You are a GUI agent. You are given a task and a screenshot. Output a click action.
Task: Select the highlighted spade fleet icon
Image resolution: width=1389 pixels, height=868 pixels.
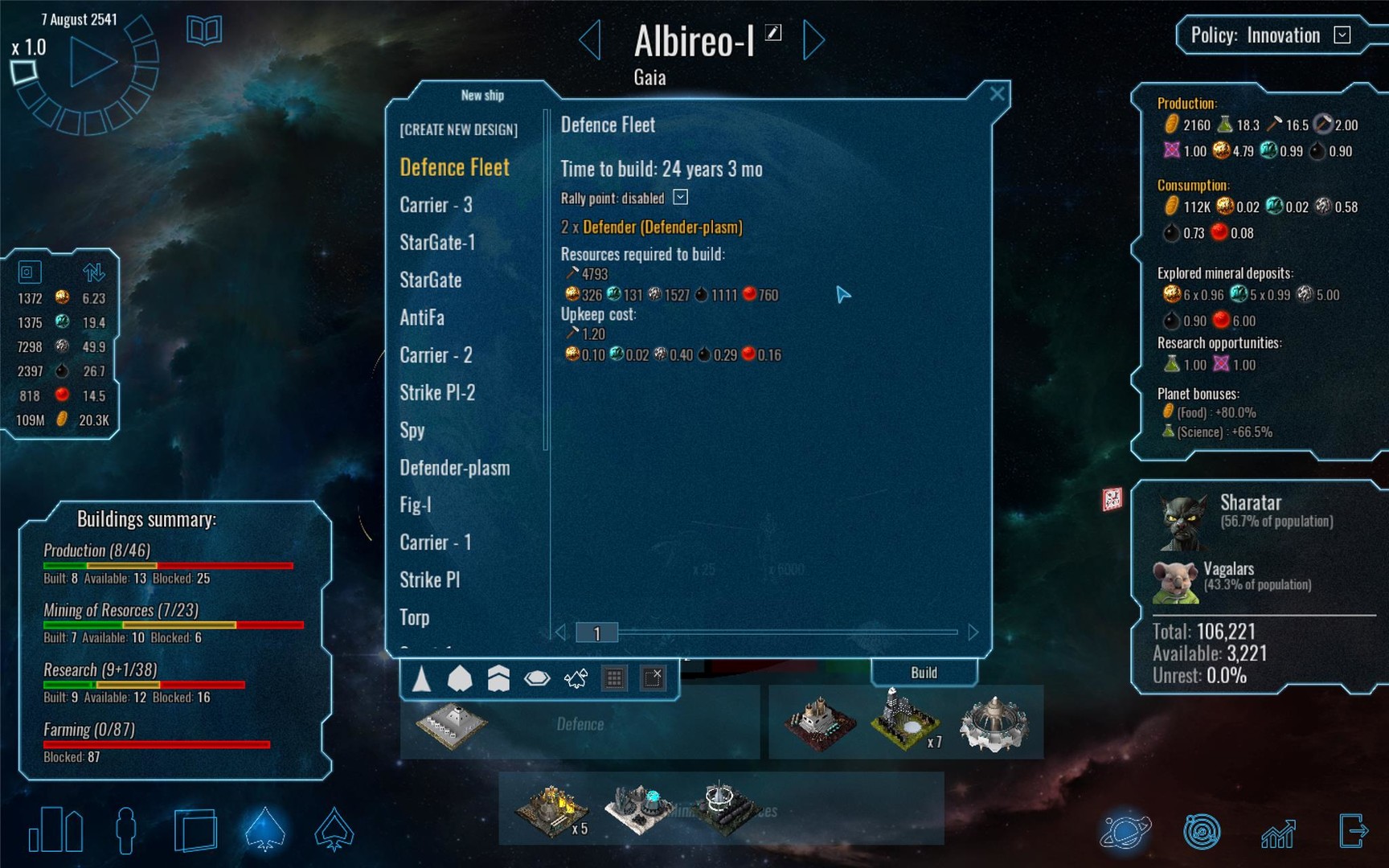(265, 832)
